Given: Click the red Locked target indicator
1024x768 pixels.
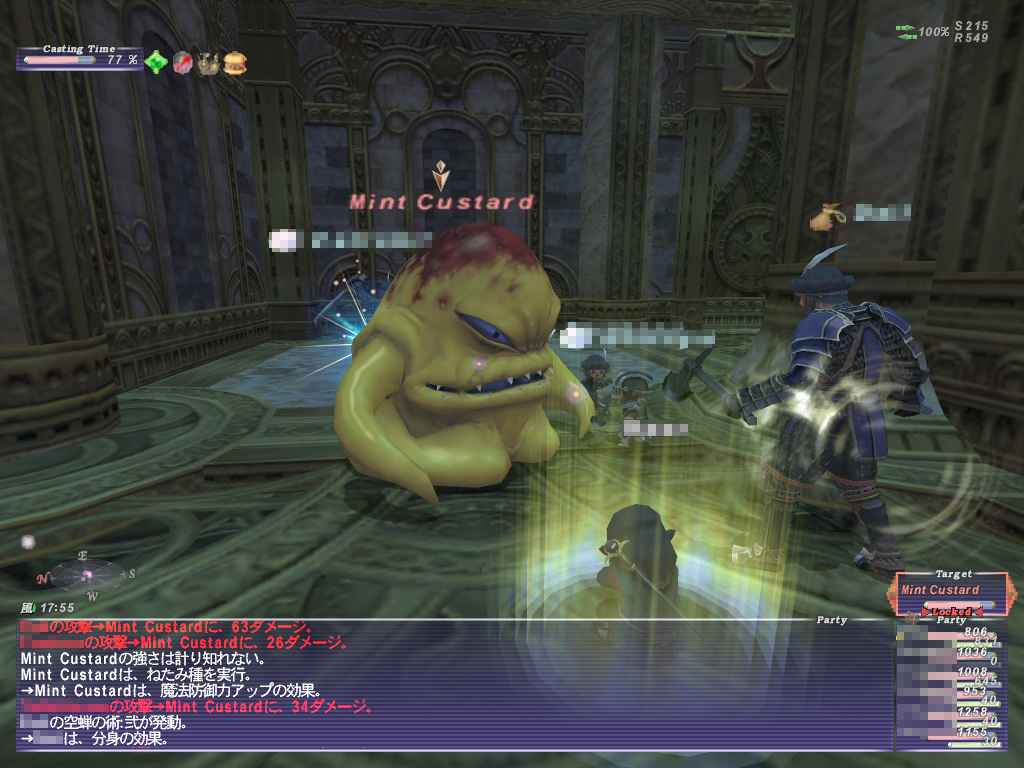Looking at the screenshot, I should [x=952, y=609].
